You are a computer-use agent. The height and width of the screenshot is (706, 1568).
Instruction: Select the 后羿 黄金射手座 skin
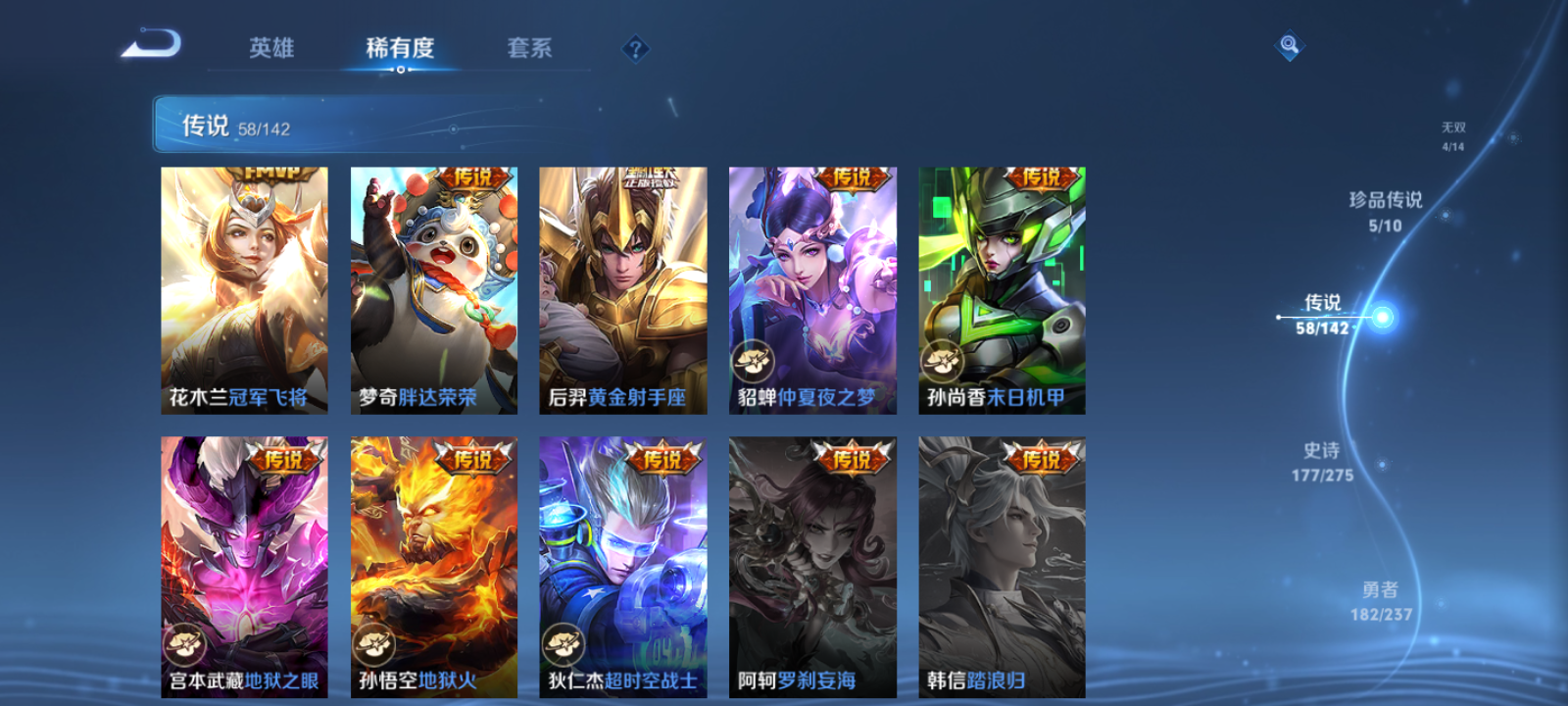coord(622,289)
